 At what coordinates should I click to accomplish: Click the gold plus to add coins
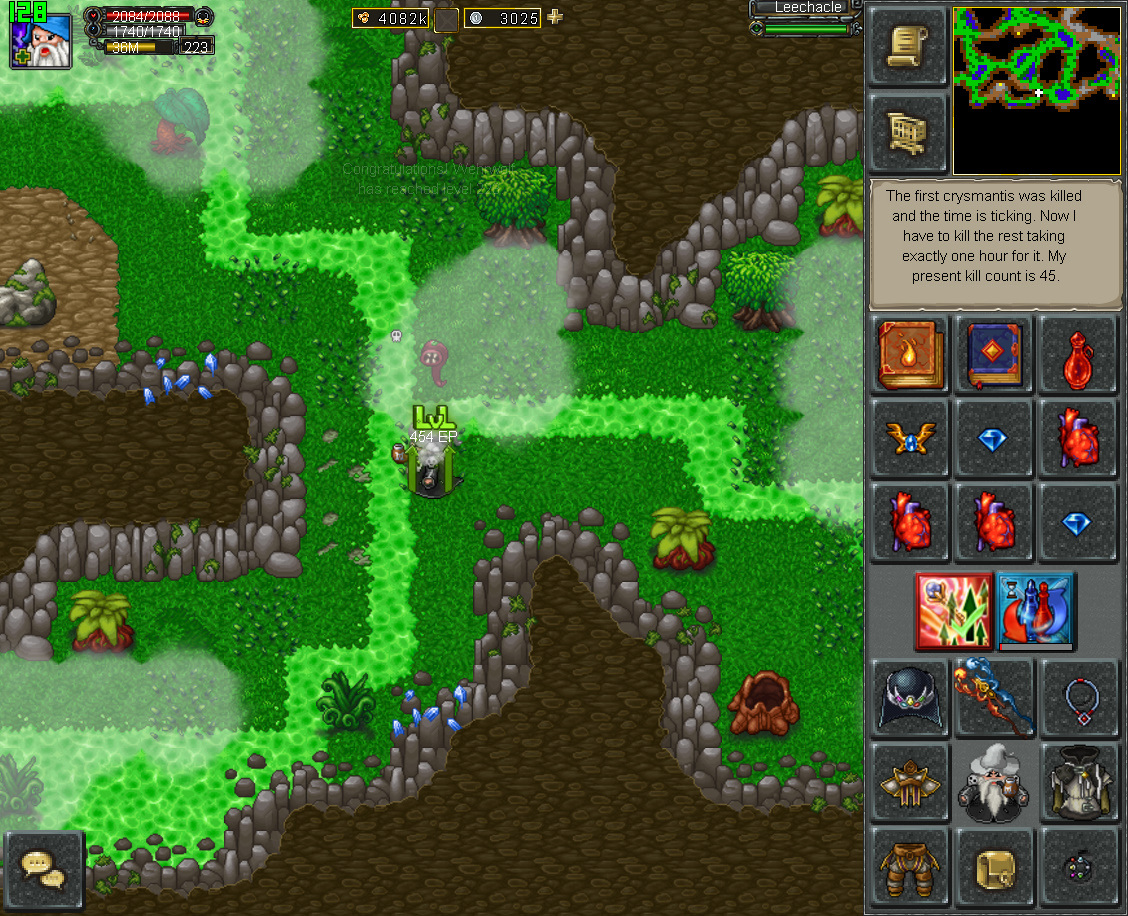pos(555,17)
